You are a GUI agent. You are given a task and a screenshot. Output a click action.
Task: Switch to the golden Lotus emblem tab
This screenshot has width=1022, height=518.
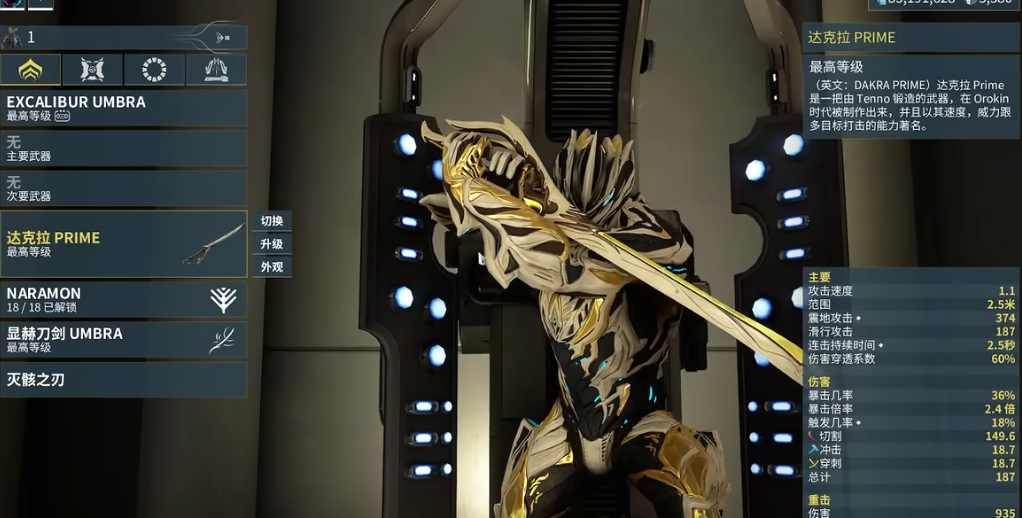pos(31,70)
